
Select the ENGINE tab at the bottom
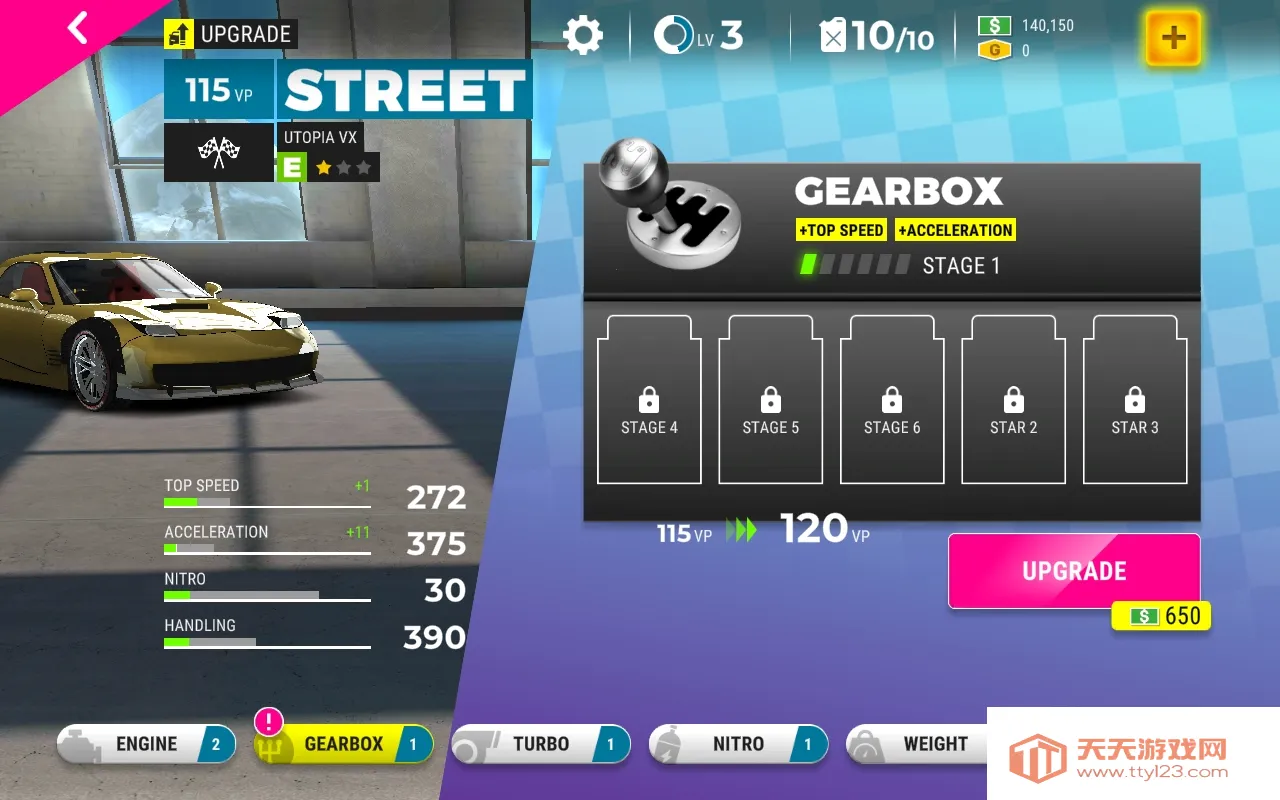pos(146,743)
